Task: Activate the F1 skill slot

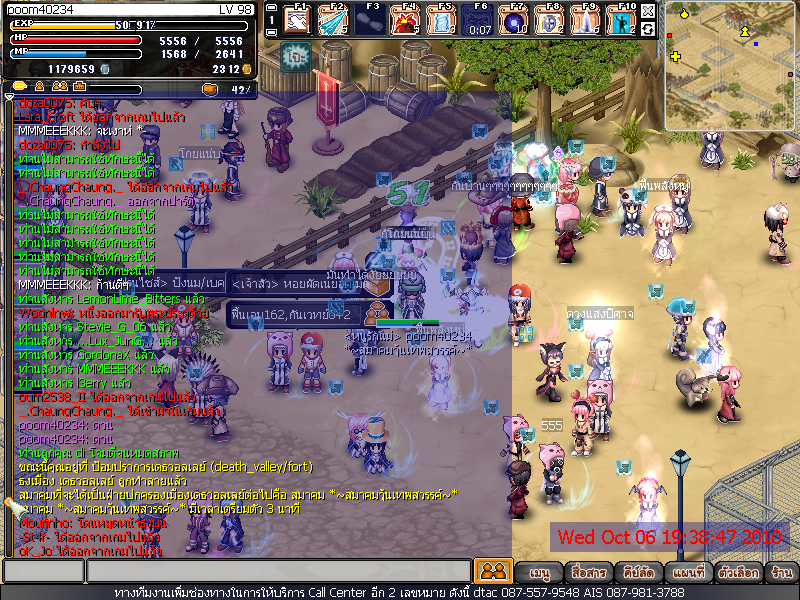Action: 298,20
